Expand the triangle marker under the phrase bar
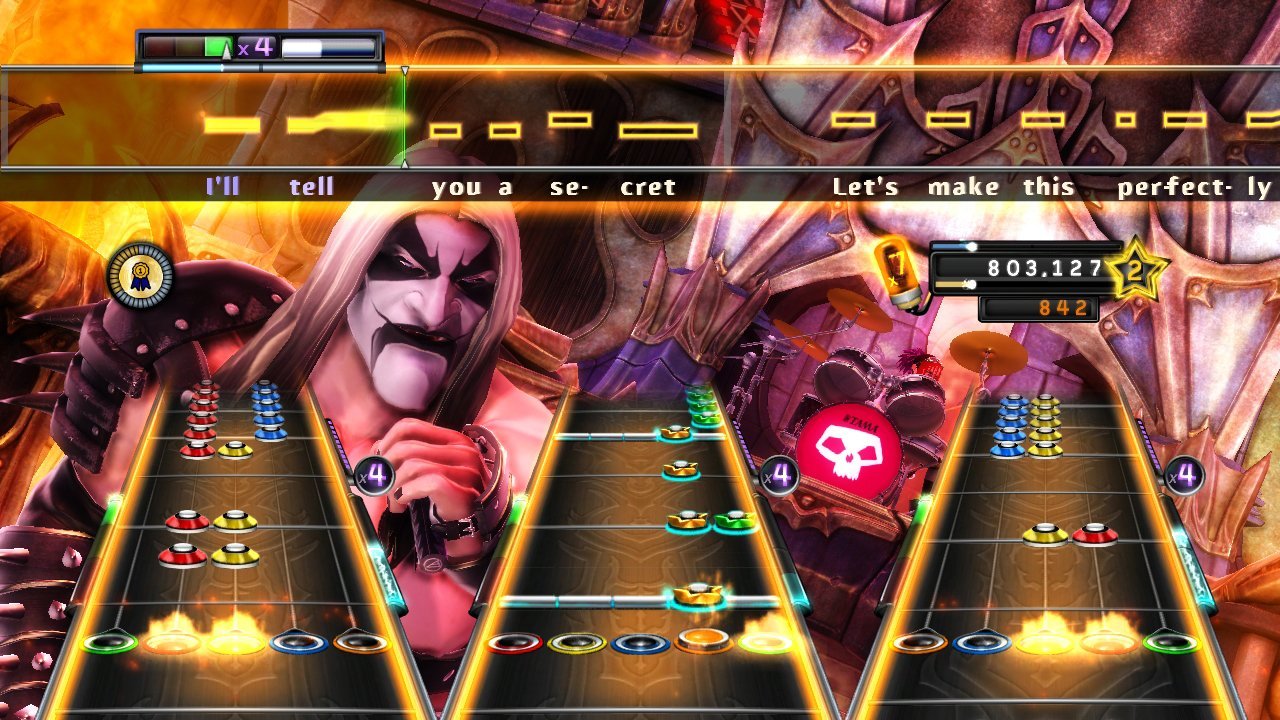1280x720 pixels. tap(404, 71)
